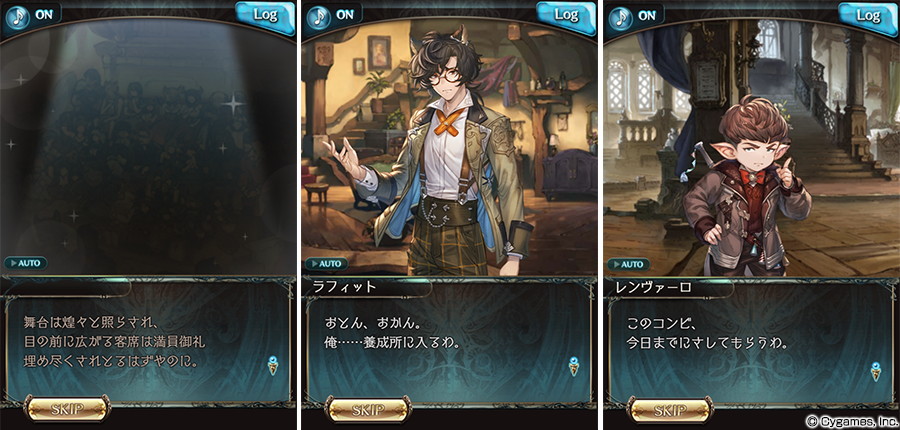Screen dimensions: 900x430
Task: Skip the dark stage narration scene
Action: 66,409
